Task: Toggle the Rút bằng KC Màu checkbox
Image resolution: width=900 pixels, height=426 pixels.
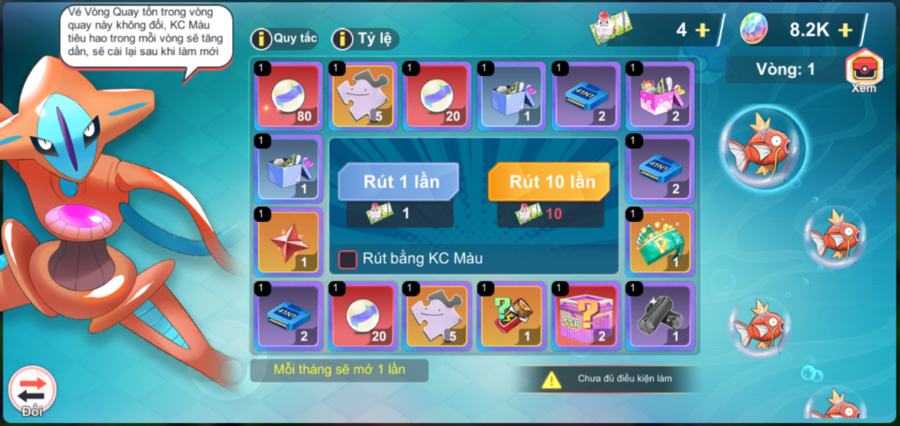Action: coord(348,259)
